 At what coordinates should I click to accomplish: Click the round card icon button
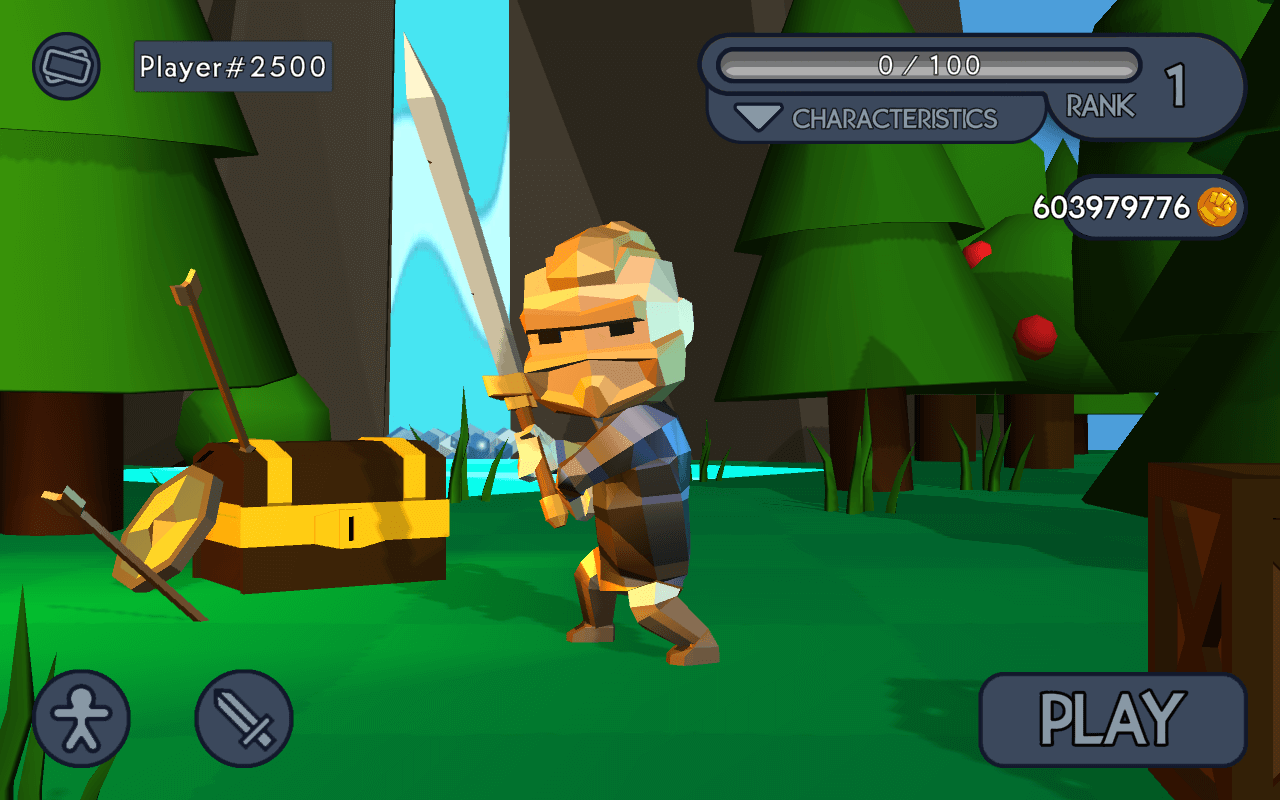(x=66, y=66)
